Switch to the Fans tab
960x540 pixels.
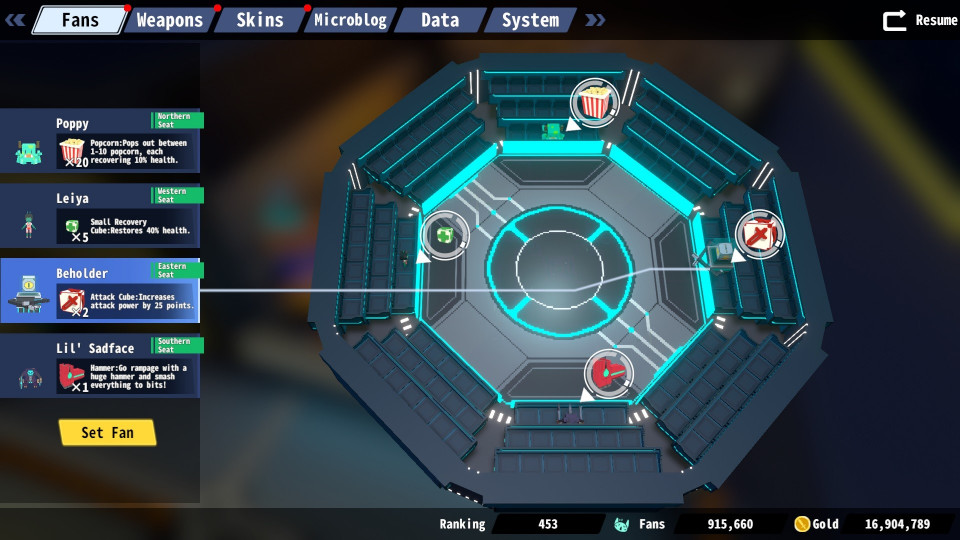[x=79, y=20]
